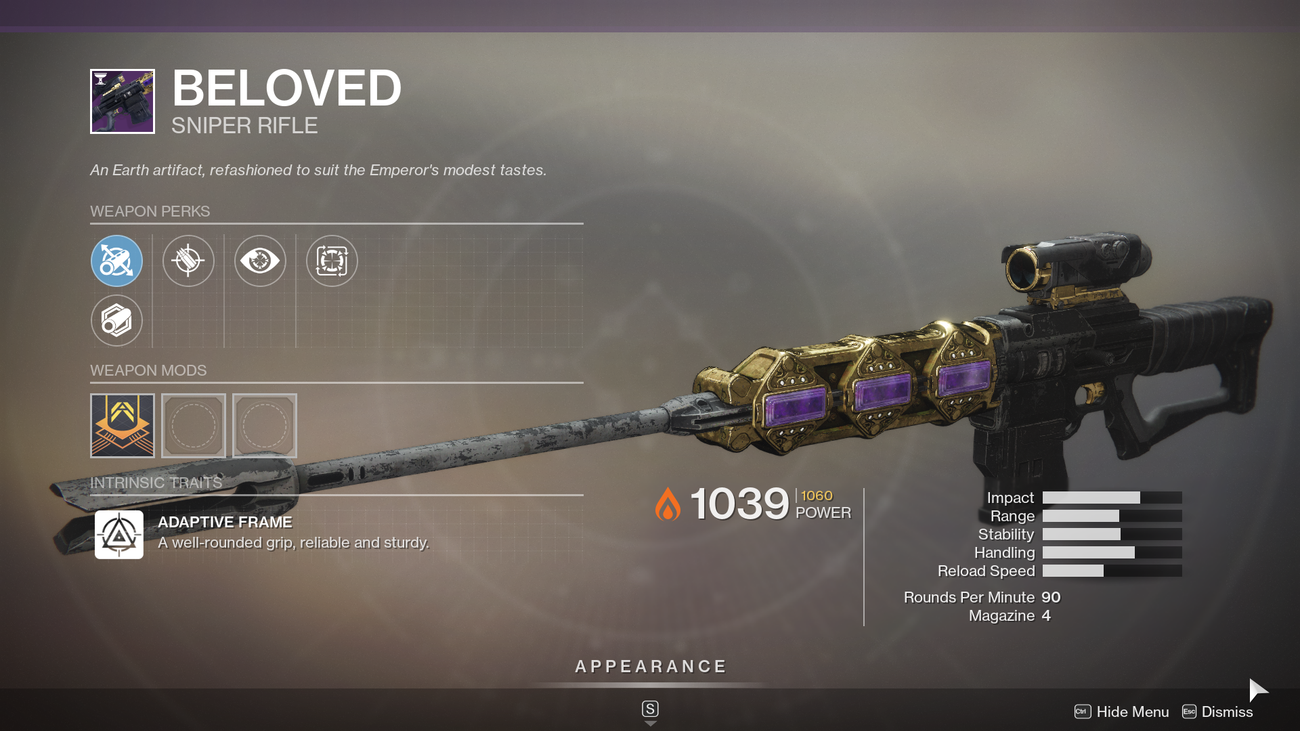Viewport: 1300px width, 731px height.
Task: Click the Hide Menu button
Action: click(1134, 711)
